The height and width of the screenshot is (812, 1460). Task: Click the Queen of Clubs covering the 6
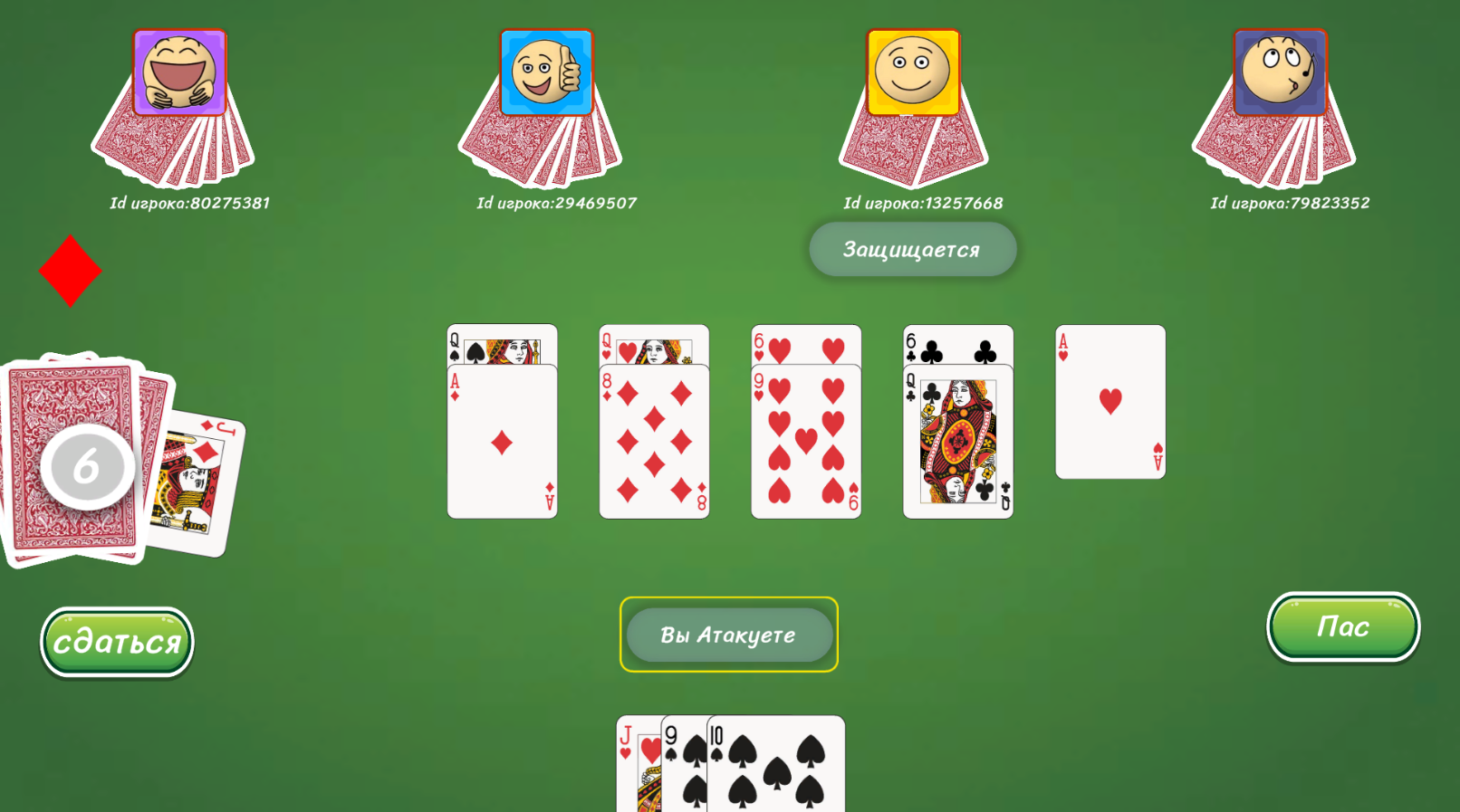(x=956, y=444)
